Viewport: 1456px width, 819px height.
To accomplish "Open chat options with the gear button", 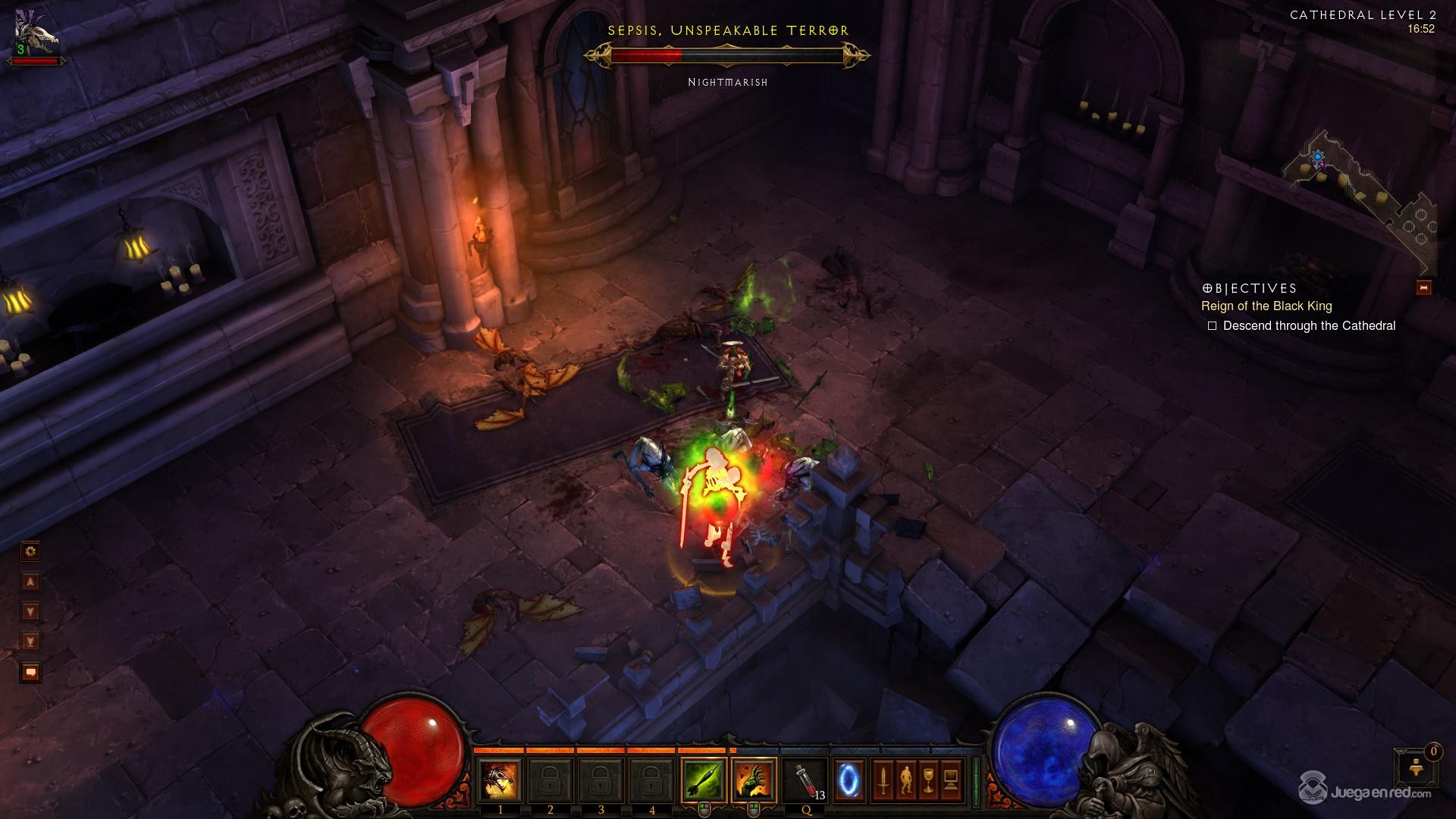I will coord(30,551).
